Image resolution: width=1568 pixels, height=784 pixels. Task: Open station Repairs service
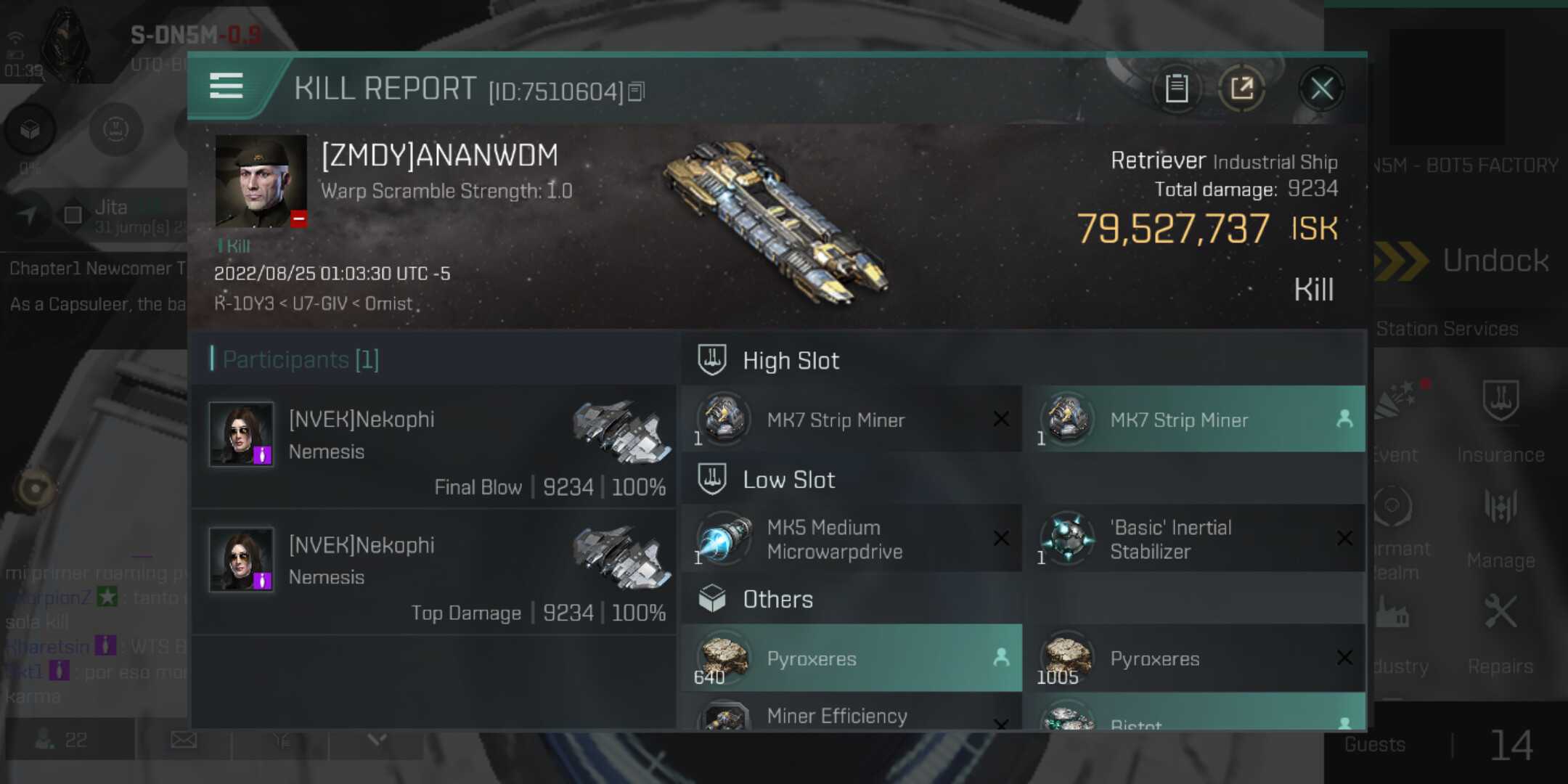(x=1500, y=632)
